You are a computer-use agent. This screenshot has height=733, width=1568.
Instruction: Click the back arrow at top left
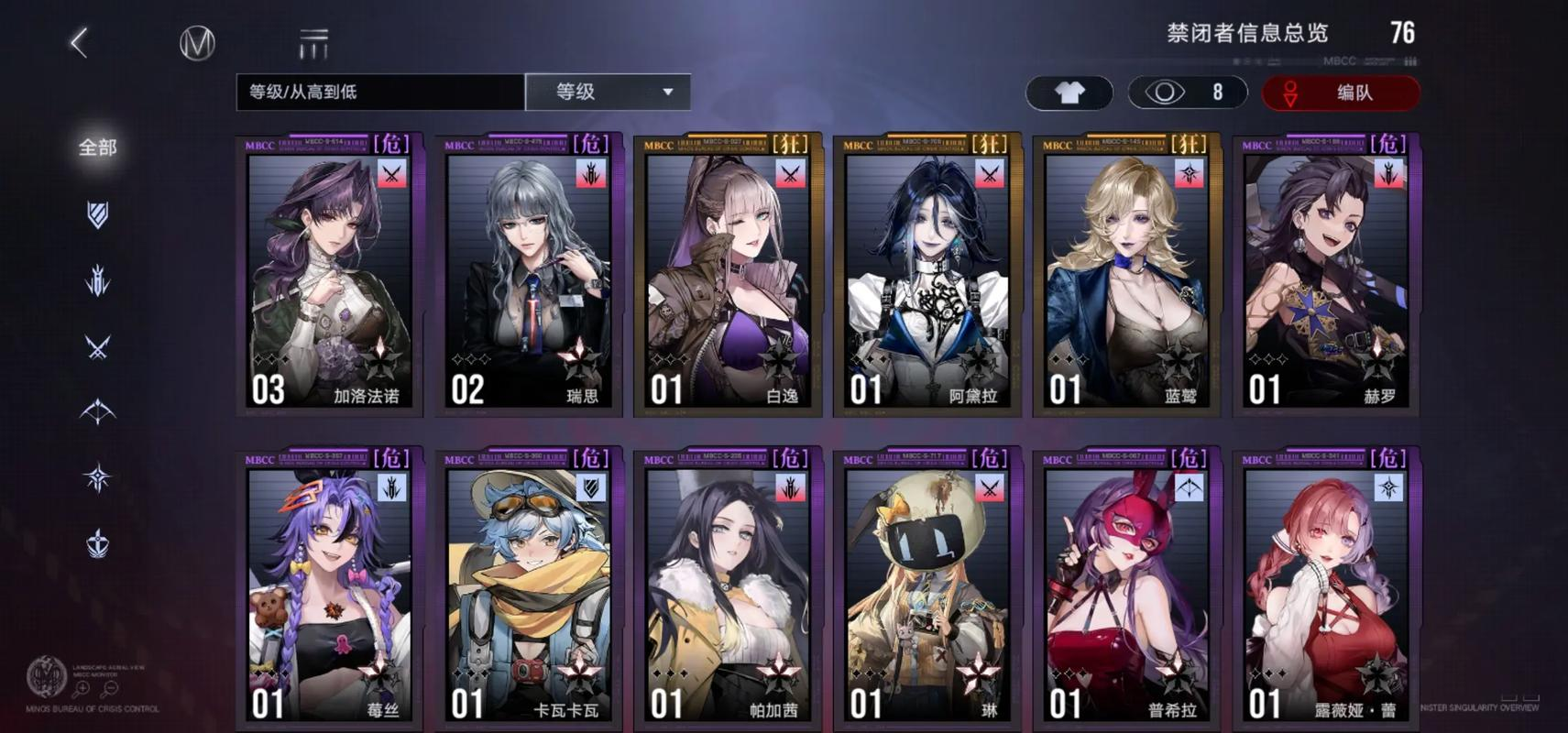coord(79,41)
